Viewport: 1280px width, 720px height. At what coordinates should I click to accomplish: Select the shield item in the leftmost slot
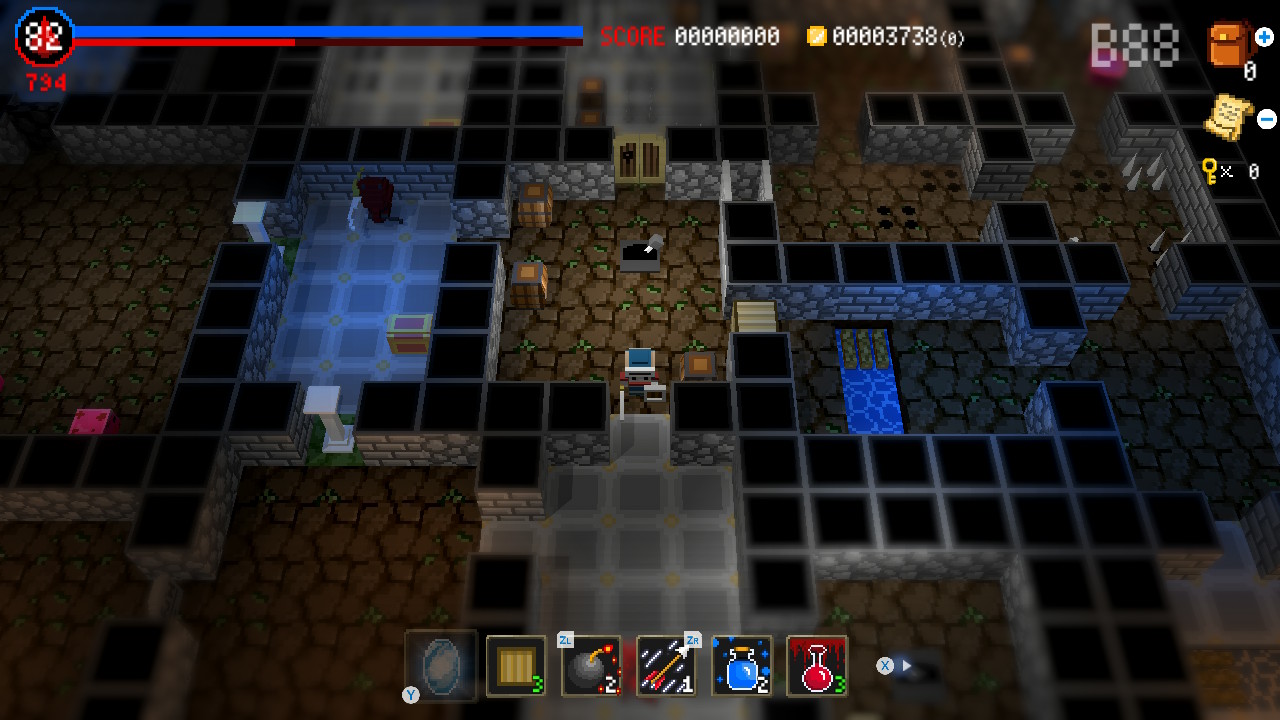[441, 664]
